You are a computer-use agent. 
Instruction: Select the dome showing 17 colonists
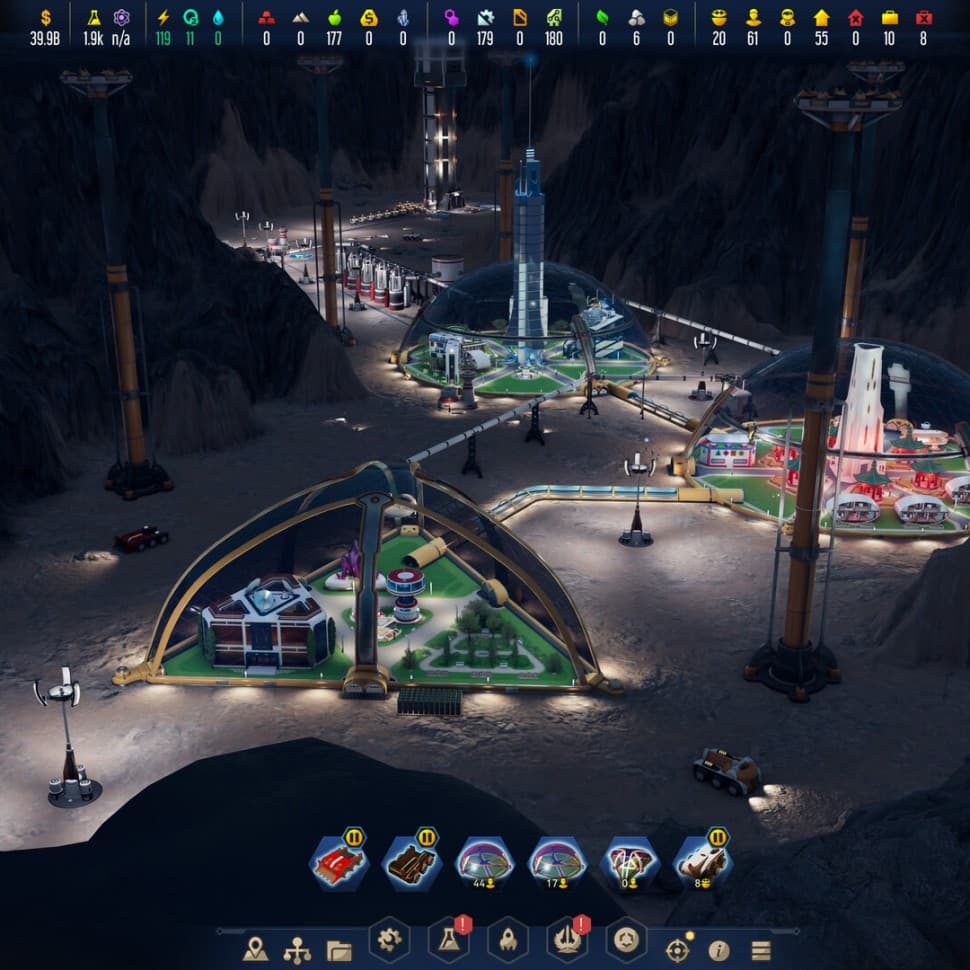click(x=557, y=862)
